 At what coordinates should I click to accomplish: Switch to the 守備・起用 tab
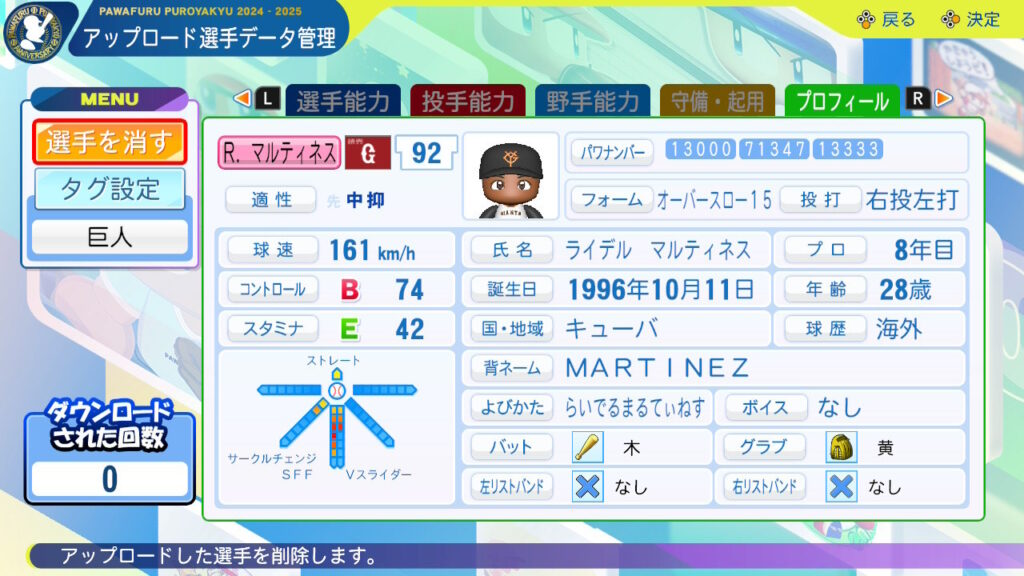717,101
